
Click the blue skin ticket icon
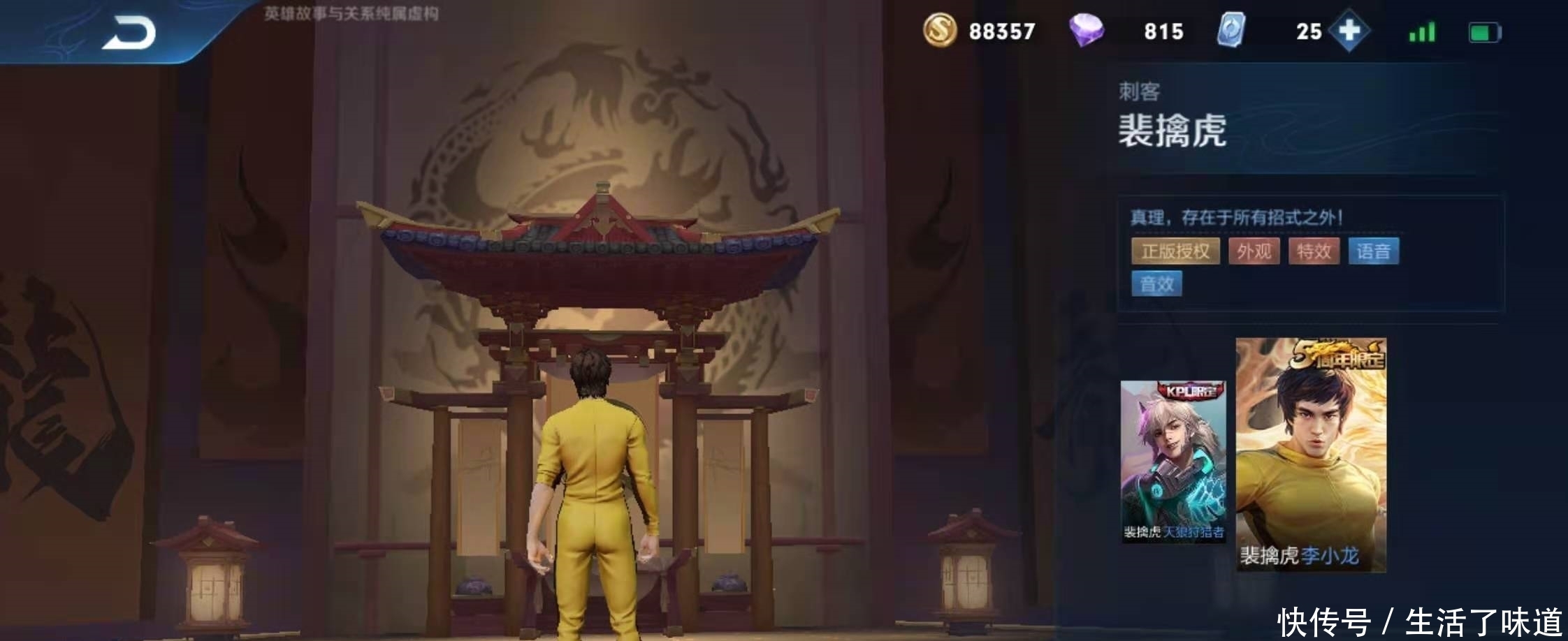1231,31
